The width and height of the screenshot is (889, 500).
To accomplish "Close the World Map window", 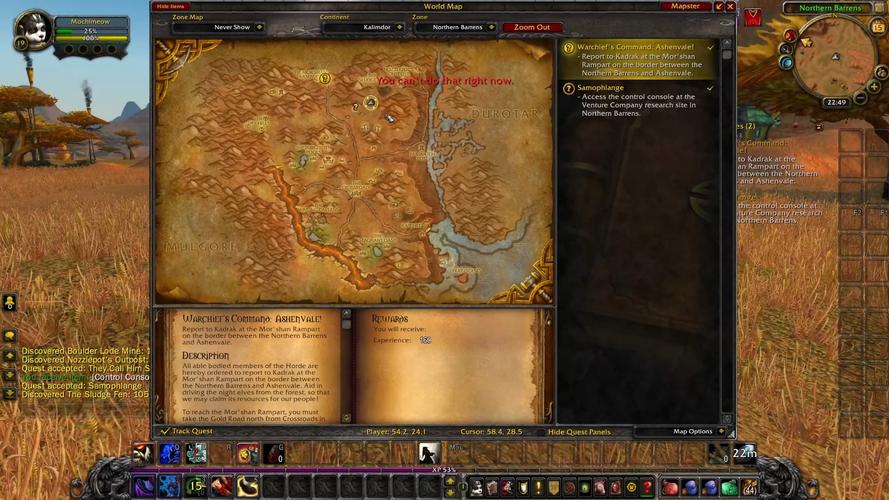I will [x=730, y=7].
